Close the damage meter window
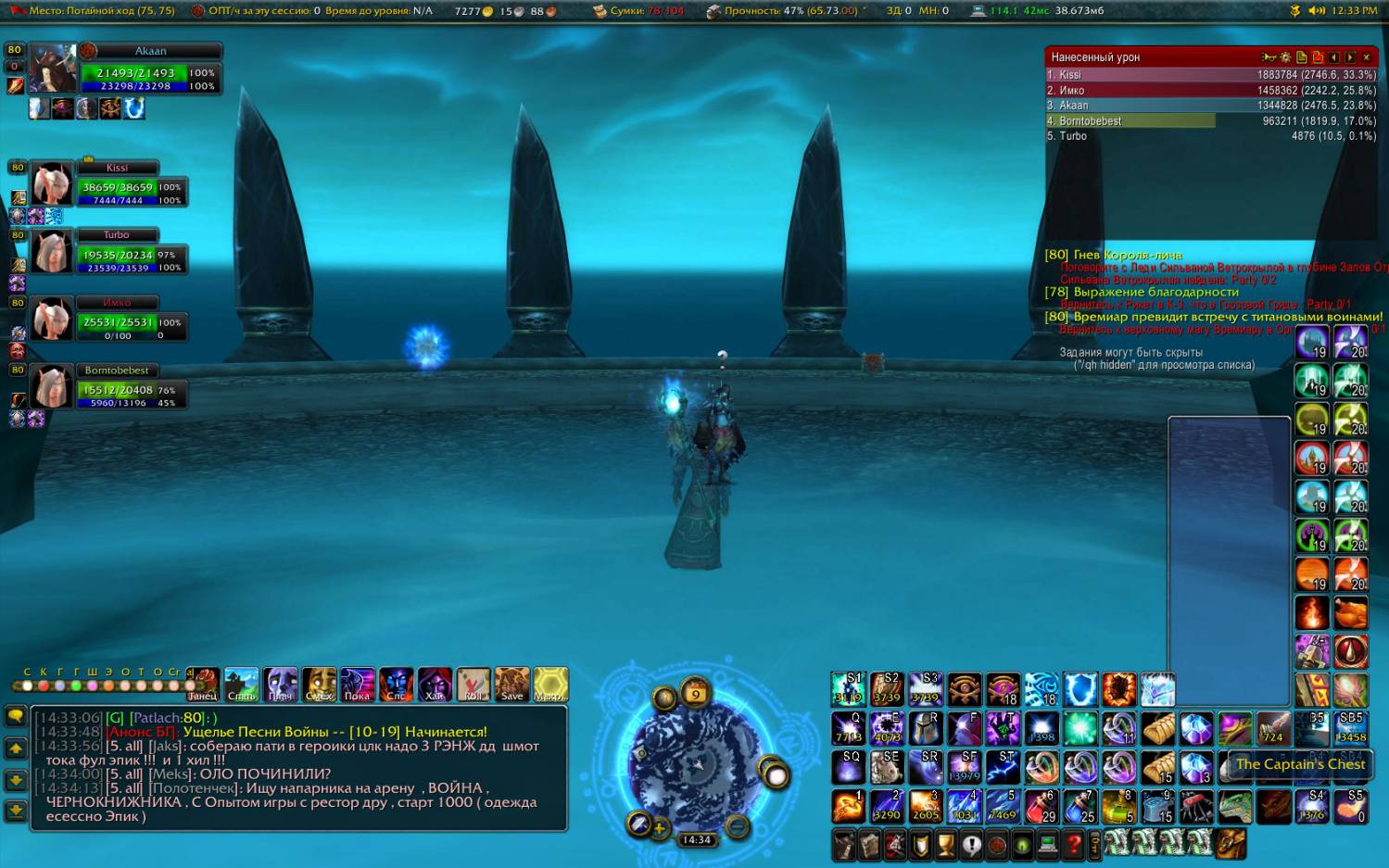Screen dimensions: 1389x868 (1366, 57)
